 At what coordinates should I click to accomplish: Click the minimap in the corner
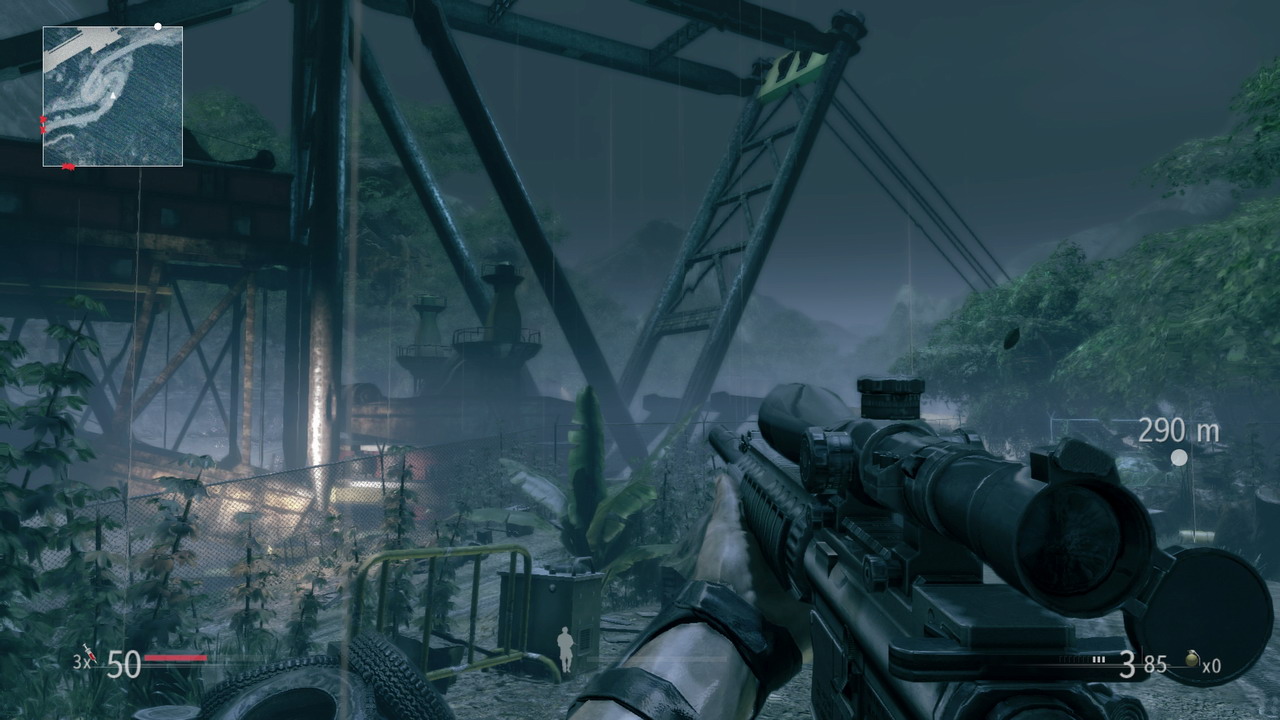pyautogui.click(x=112, y=96)
